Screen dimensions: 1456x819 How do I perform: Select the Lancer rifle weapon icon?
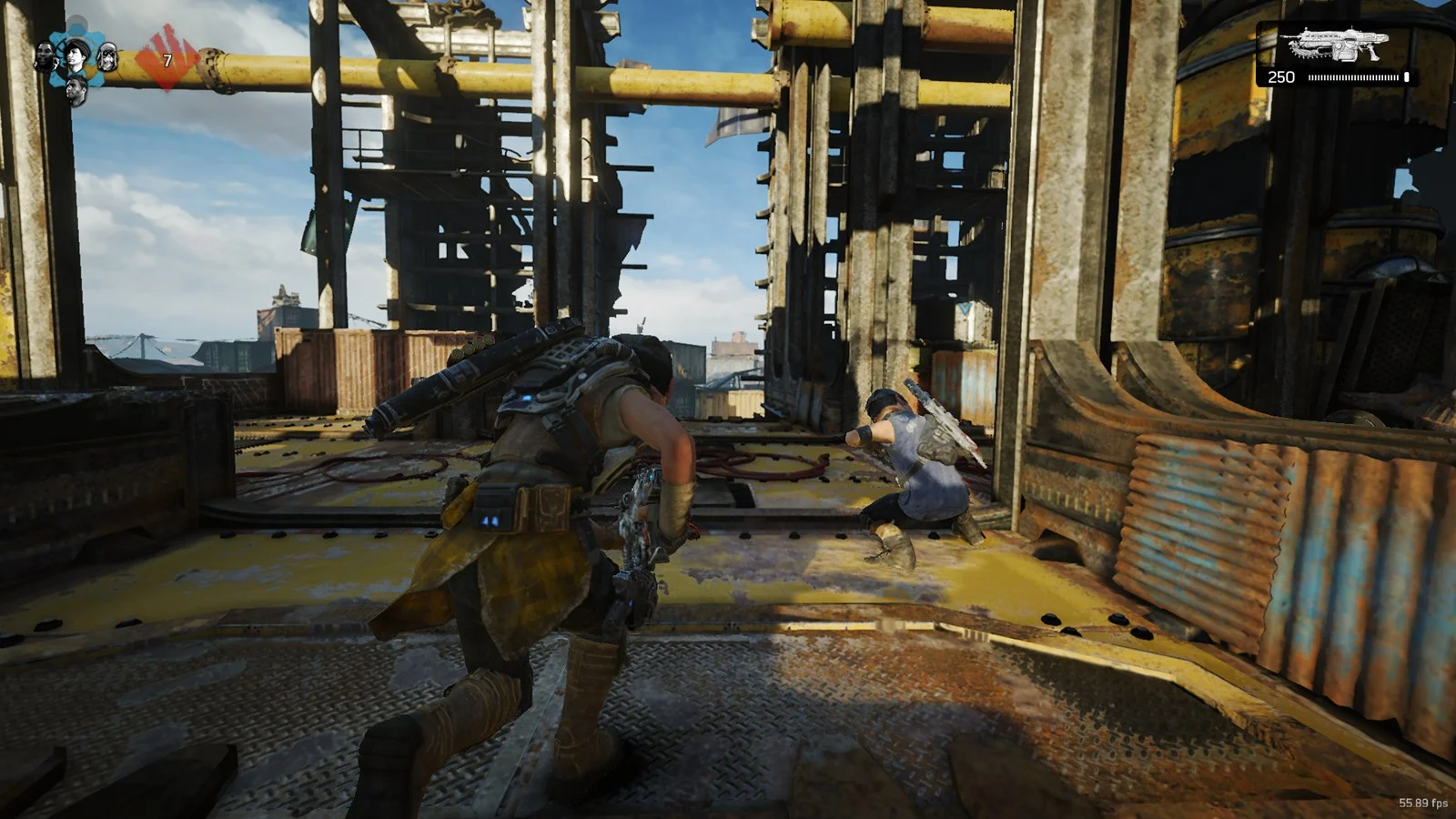point(1334,45)
